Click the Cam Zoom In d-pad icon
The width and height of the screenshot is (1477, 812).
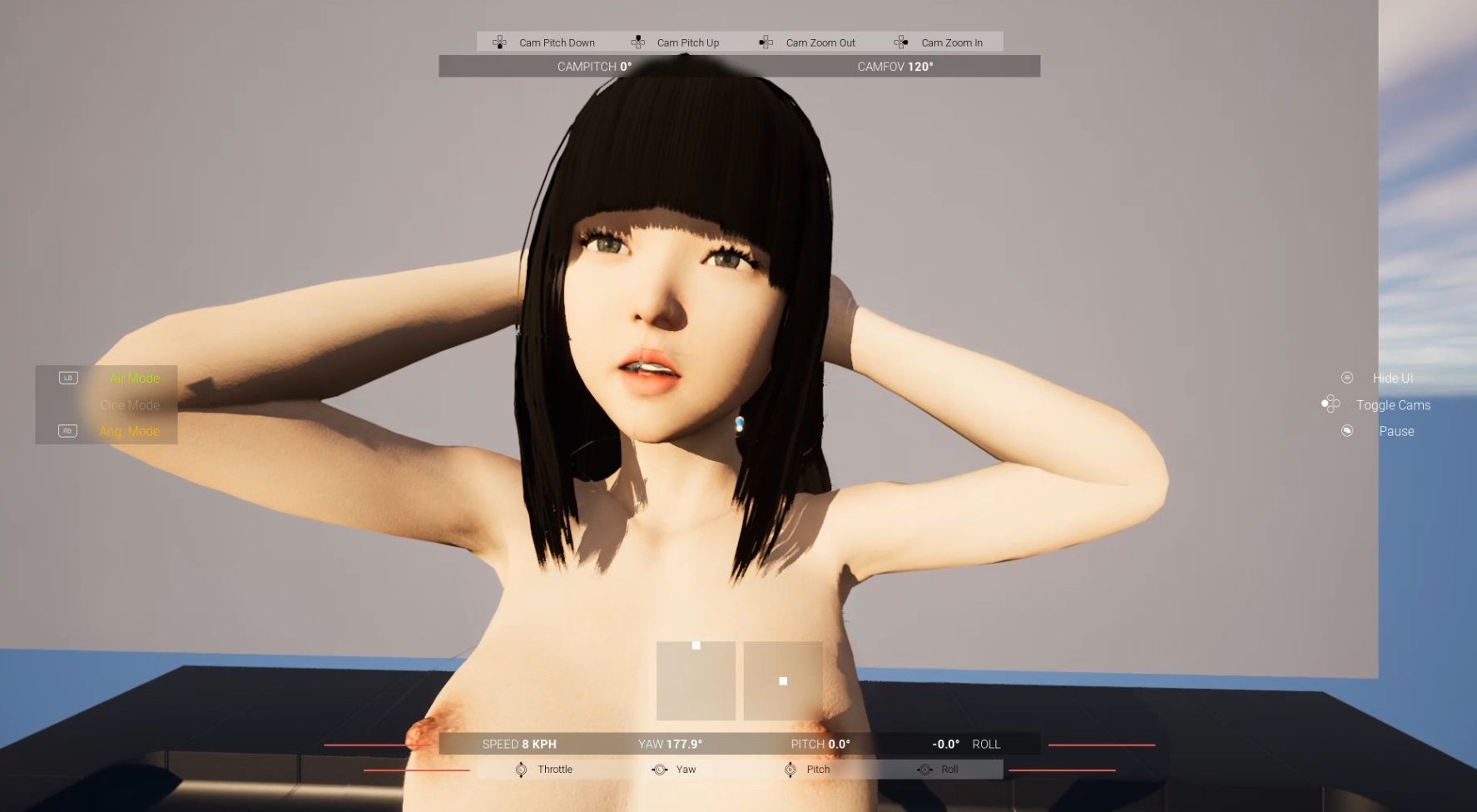(900, 42)
